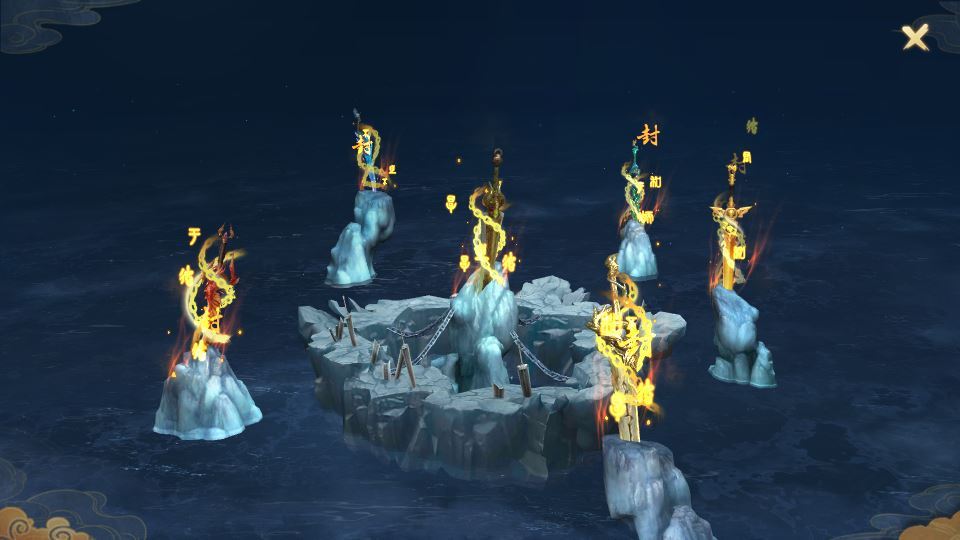The image size is (960, 540).
Task: Close the sealed weapons screen
Action: click(x=914, y=38)
